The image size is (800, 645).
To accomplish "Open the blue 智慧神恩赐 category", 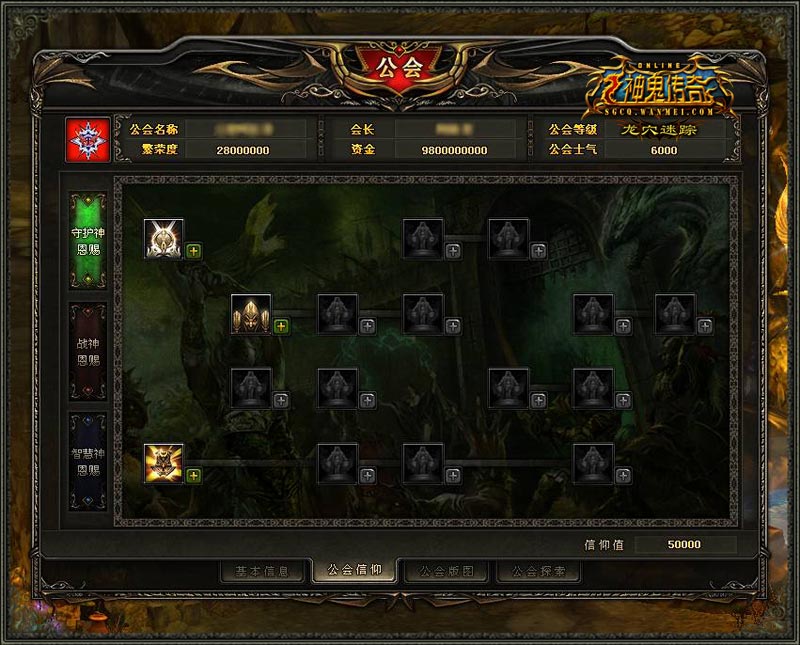I will tap(88, 461).
